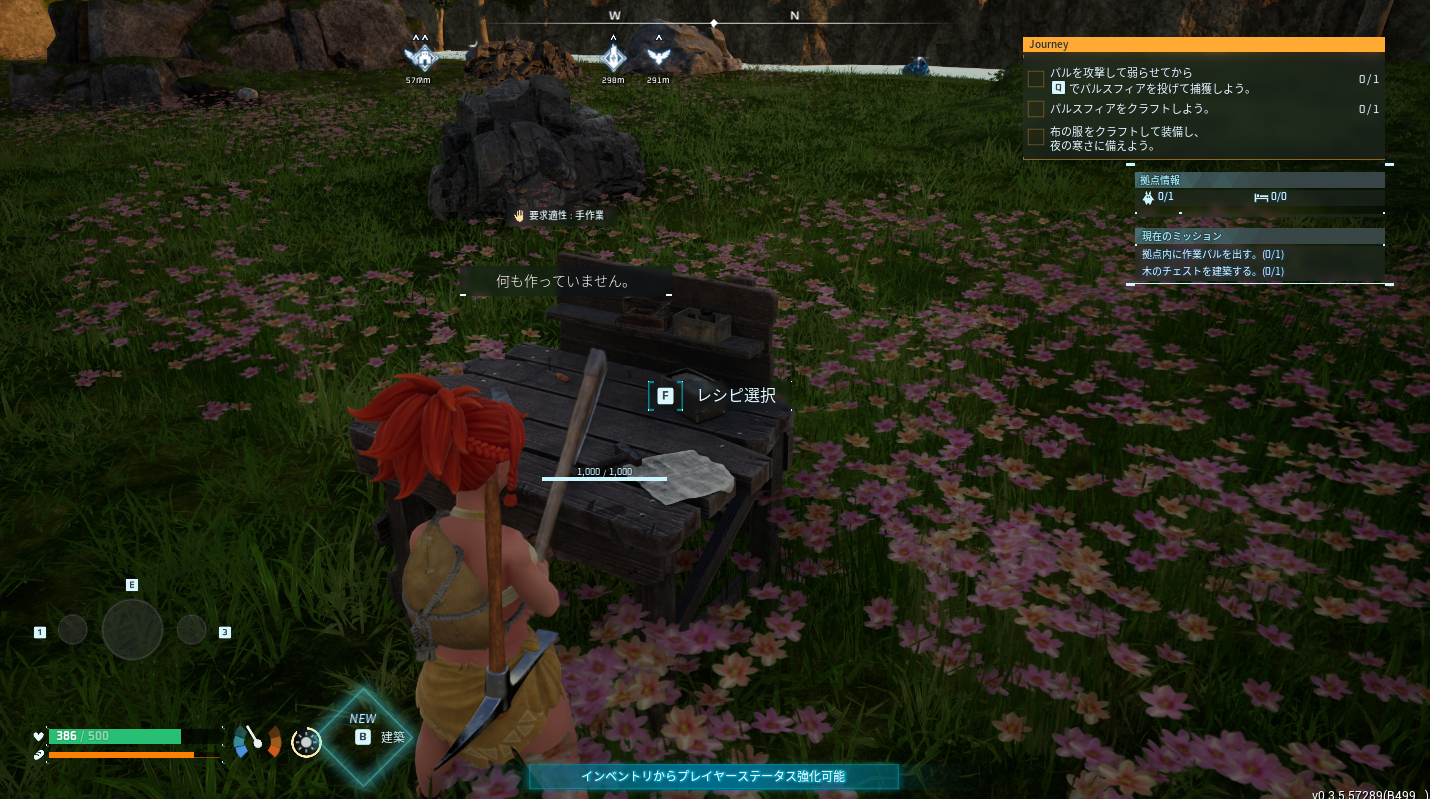Select the compass marker at 291m
1430x799 pixels.
pos(657,56)
